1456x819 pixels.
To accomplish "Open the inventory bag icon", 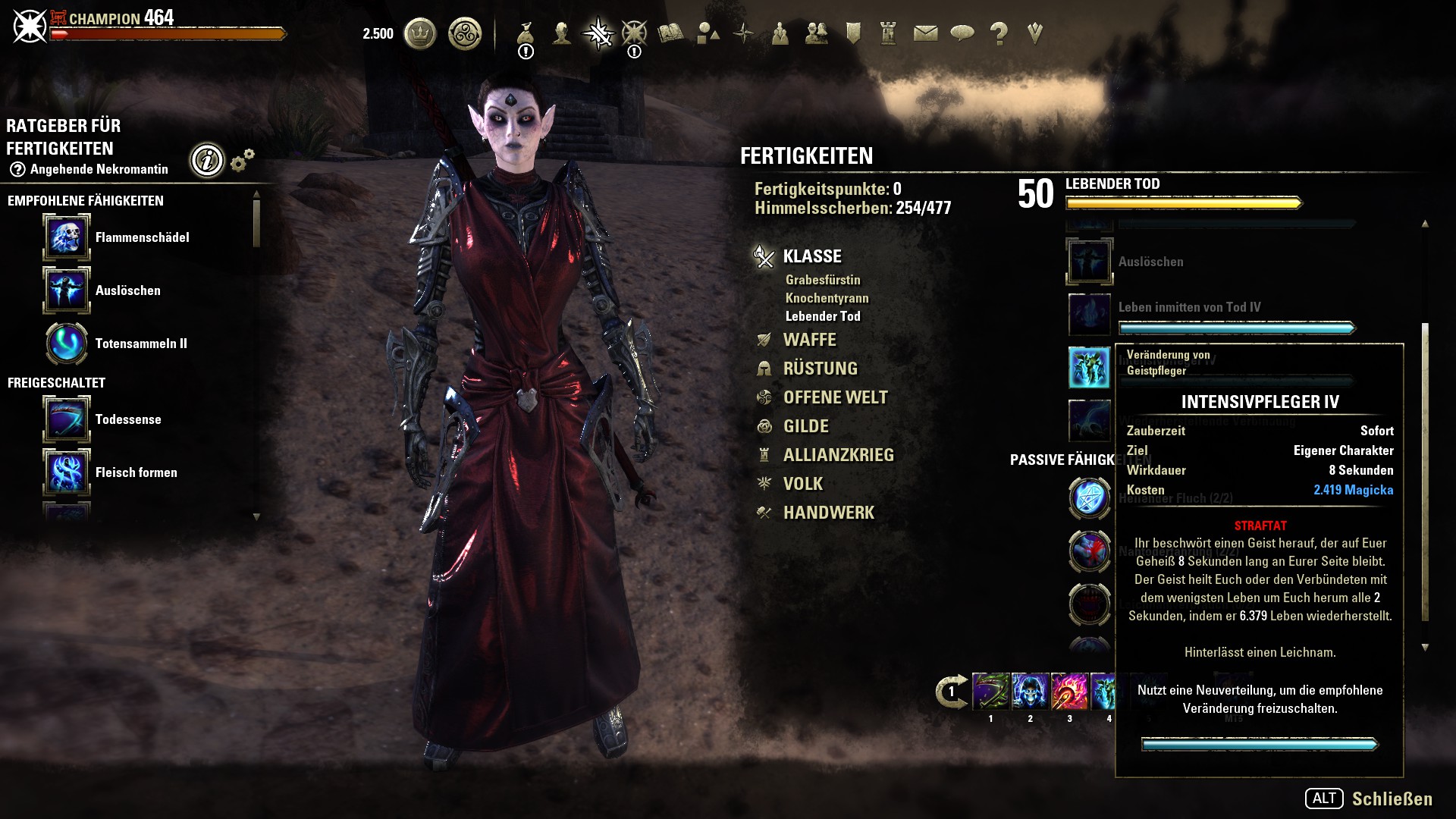I will [x=526, y=34].
